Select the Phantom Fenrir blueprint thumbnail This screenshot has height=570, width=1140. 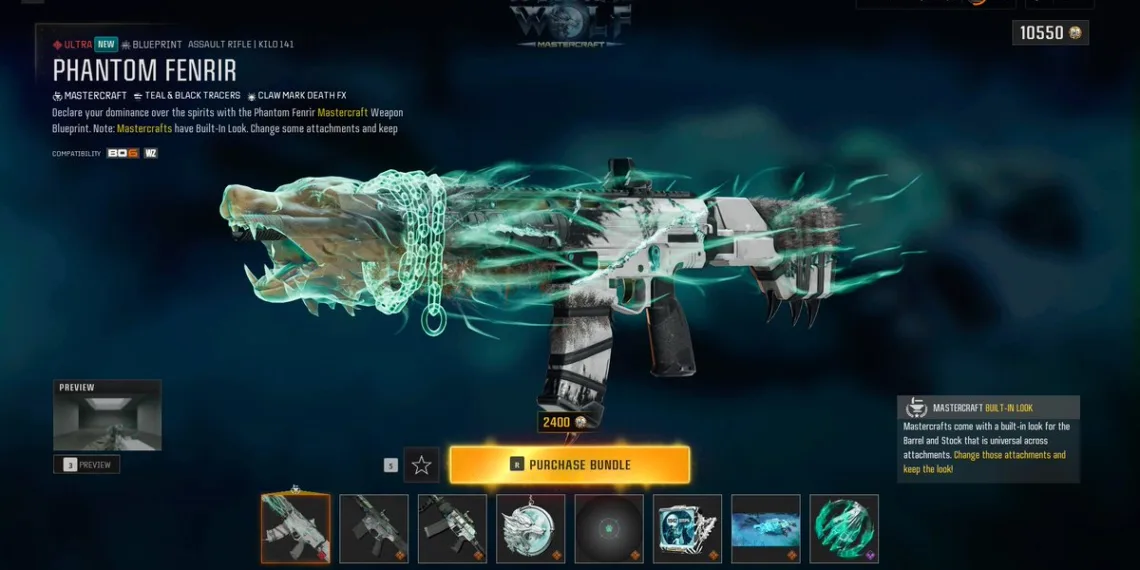295,528
